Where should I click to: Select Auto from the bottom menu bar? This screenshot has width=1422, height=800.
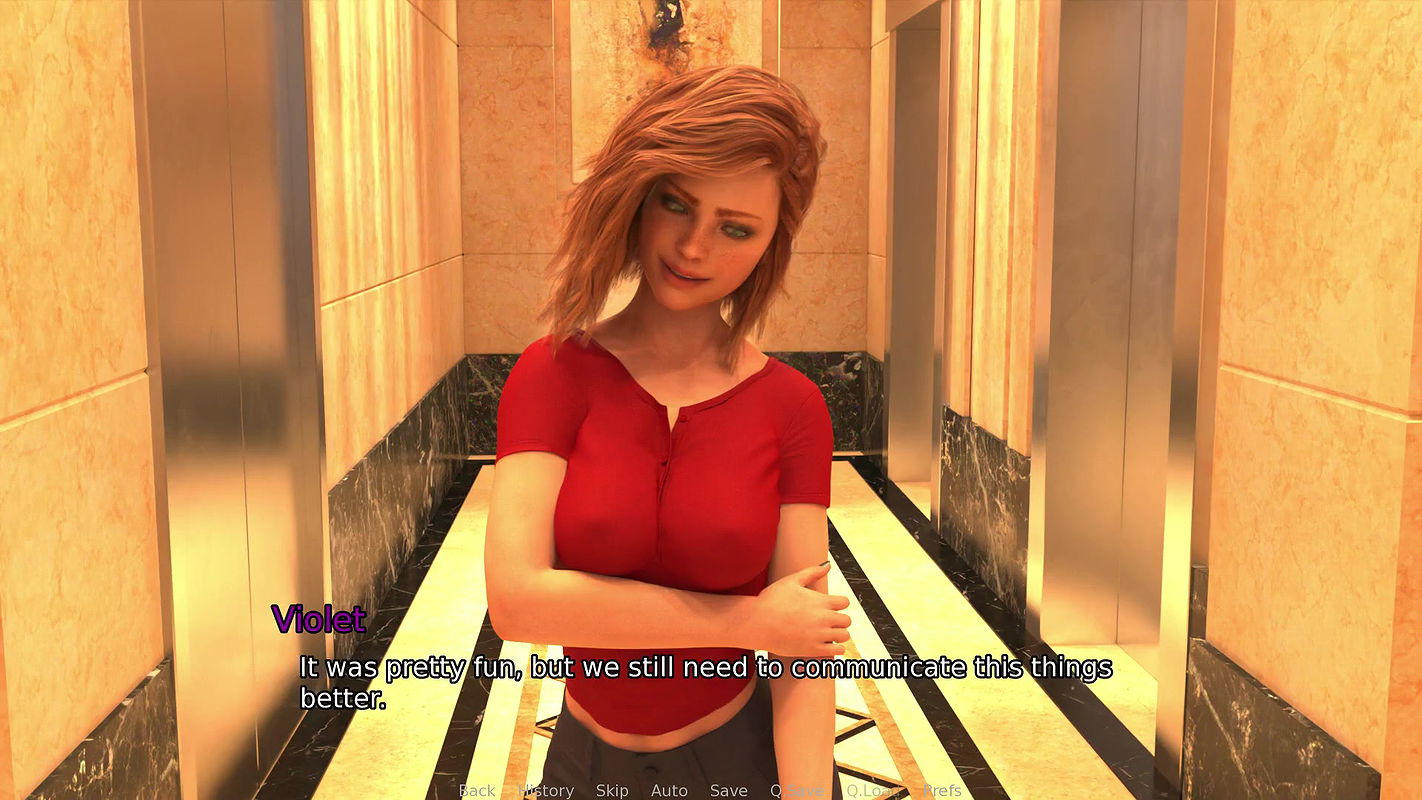(x=668, y=790)
